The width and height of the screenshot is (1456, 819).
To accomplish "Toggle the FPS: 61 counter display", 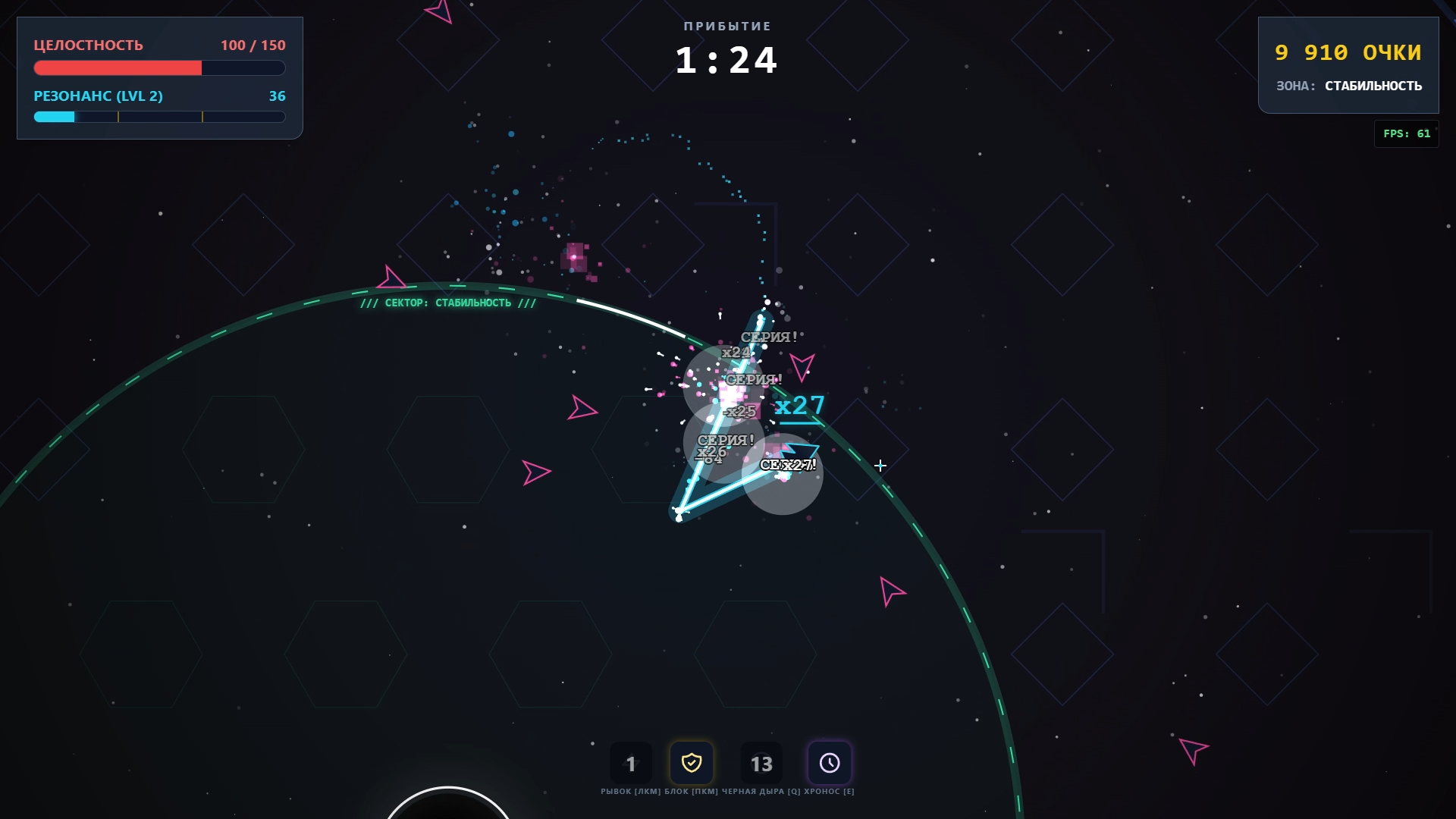I will pos(1407,133).
